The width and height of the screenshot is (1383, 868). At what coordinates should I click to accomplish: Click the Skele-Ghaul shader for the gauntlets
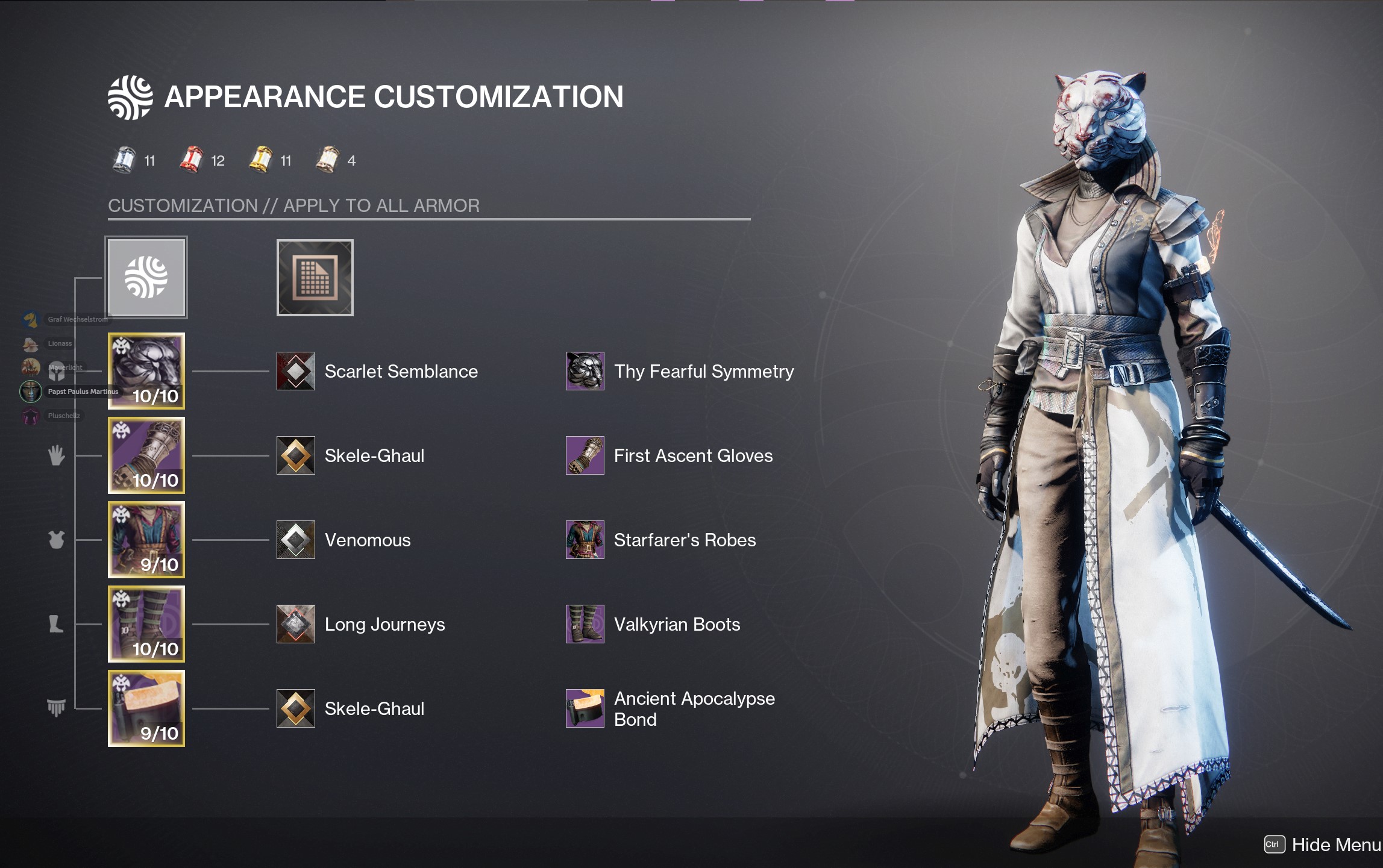coord(296,455)
